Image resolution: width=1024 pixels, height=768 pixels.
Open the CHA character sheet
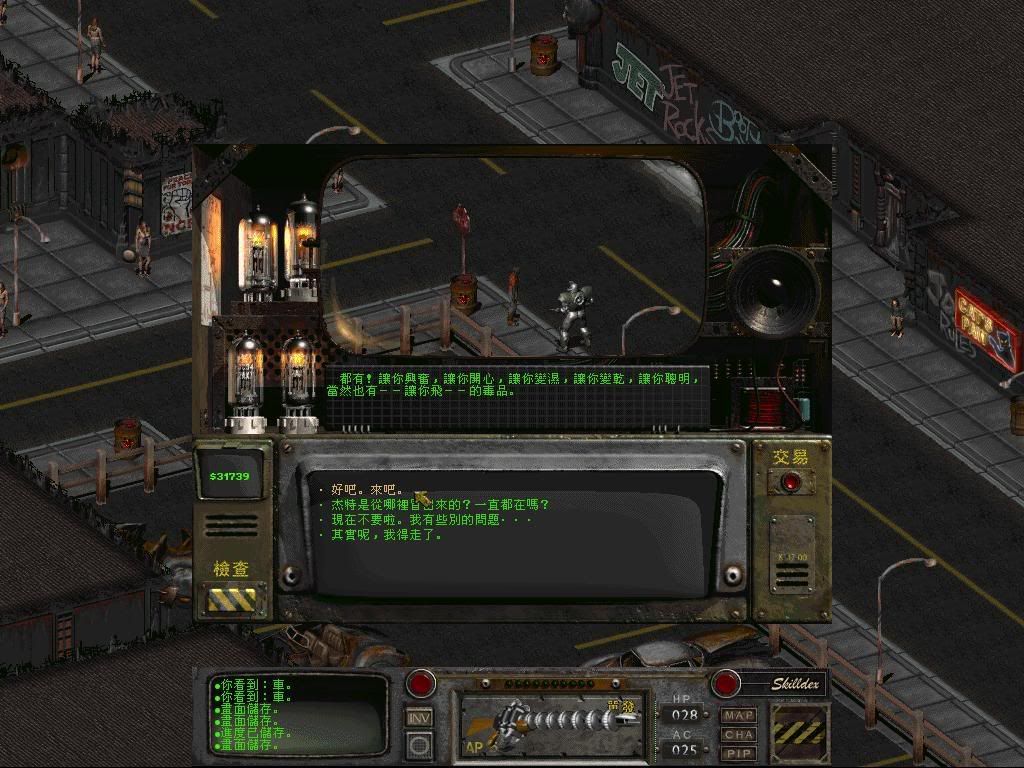point(739,734)
